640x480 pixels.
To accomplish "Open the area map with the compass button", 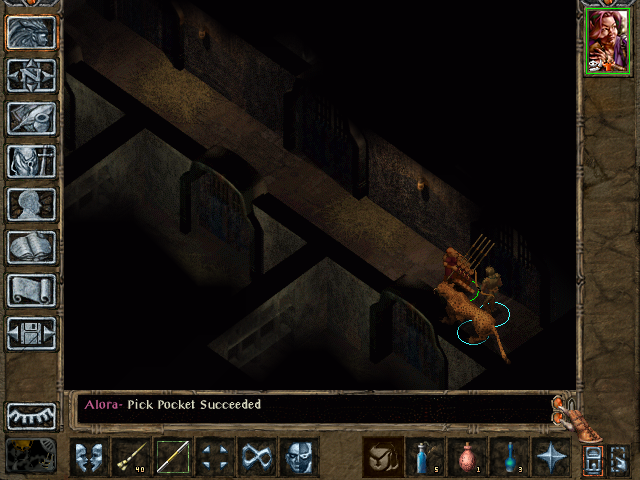I will pos(32,75).
